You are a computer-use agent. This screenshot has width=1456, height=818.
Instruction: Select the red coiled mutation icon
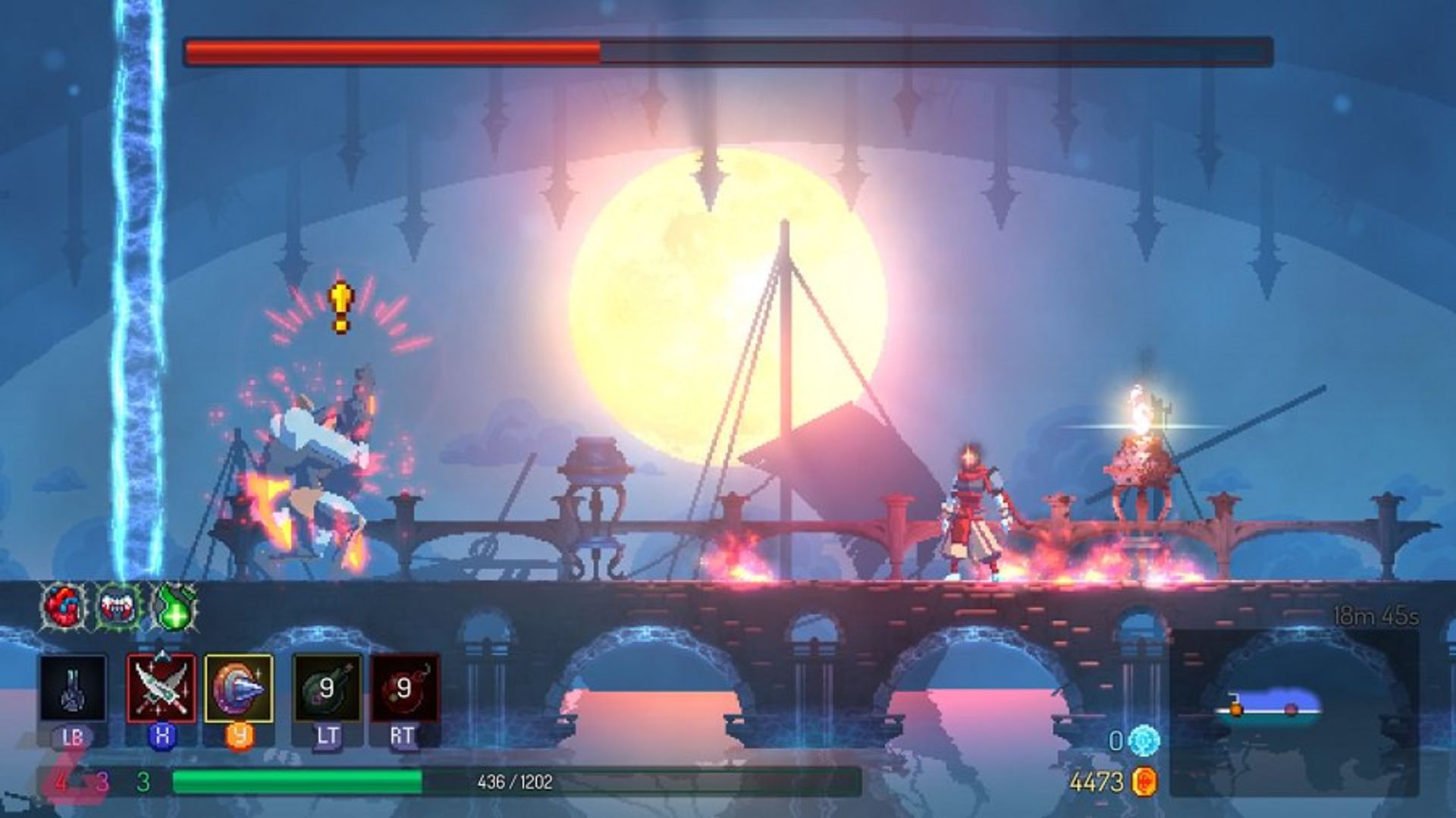pos(63,606)
